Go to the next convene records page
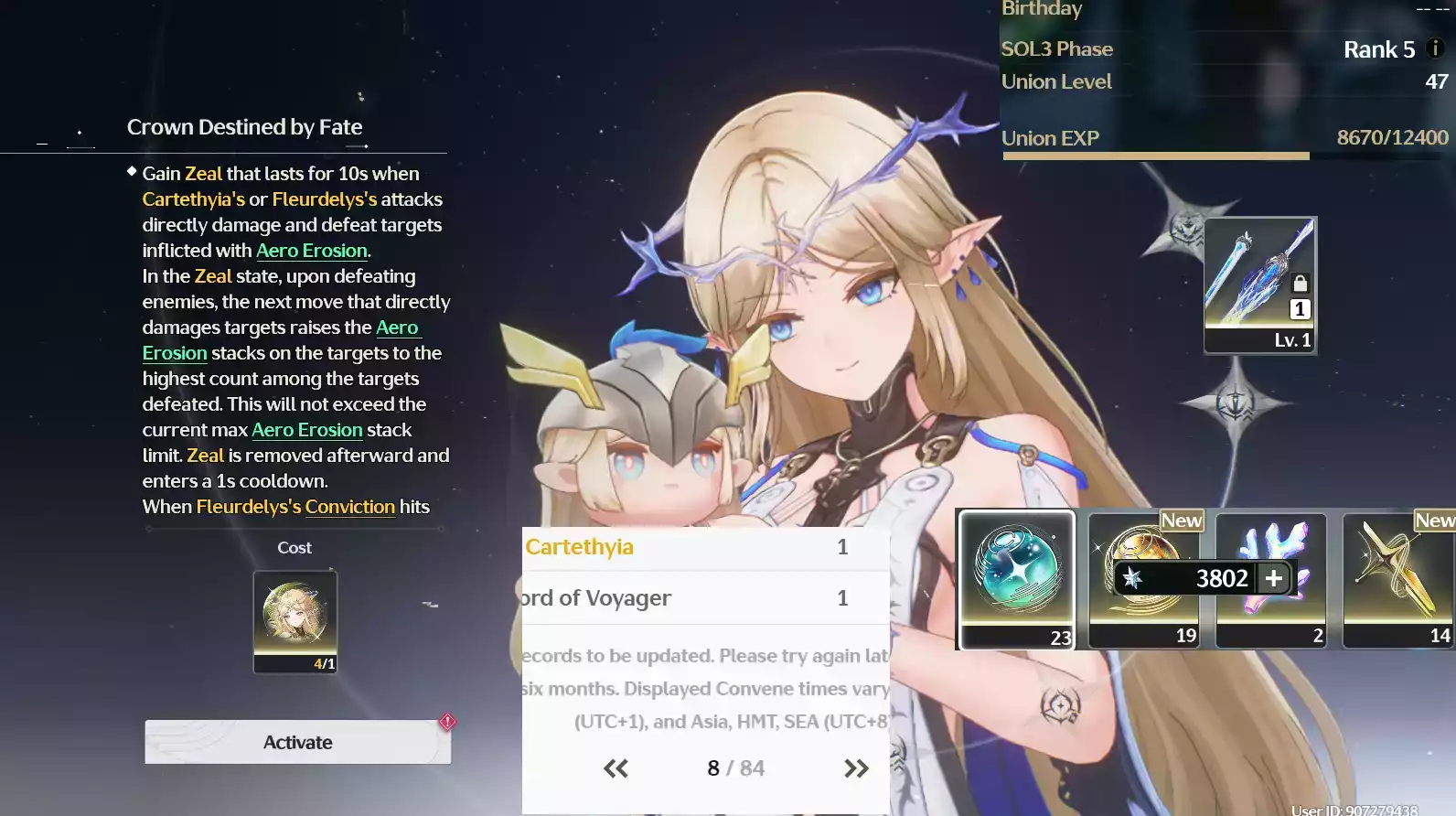Image resolution: width=1456 pixels, height=816 pixels. coord(856,768)
